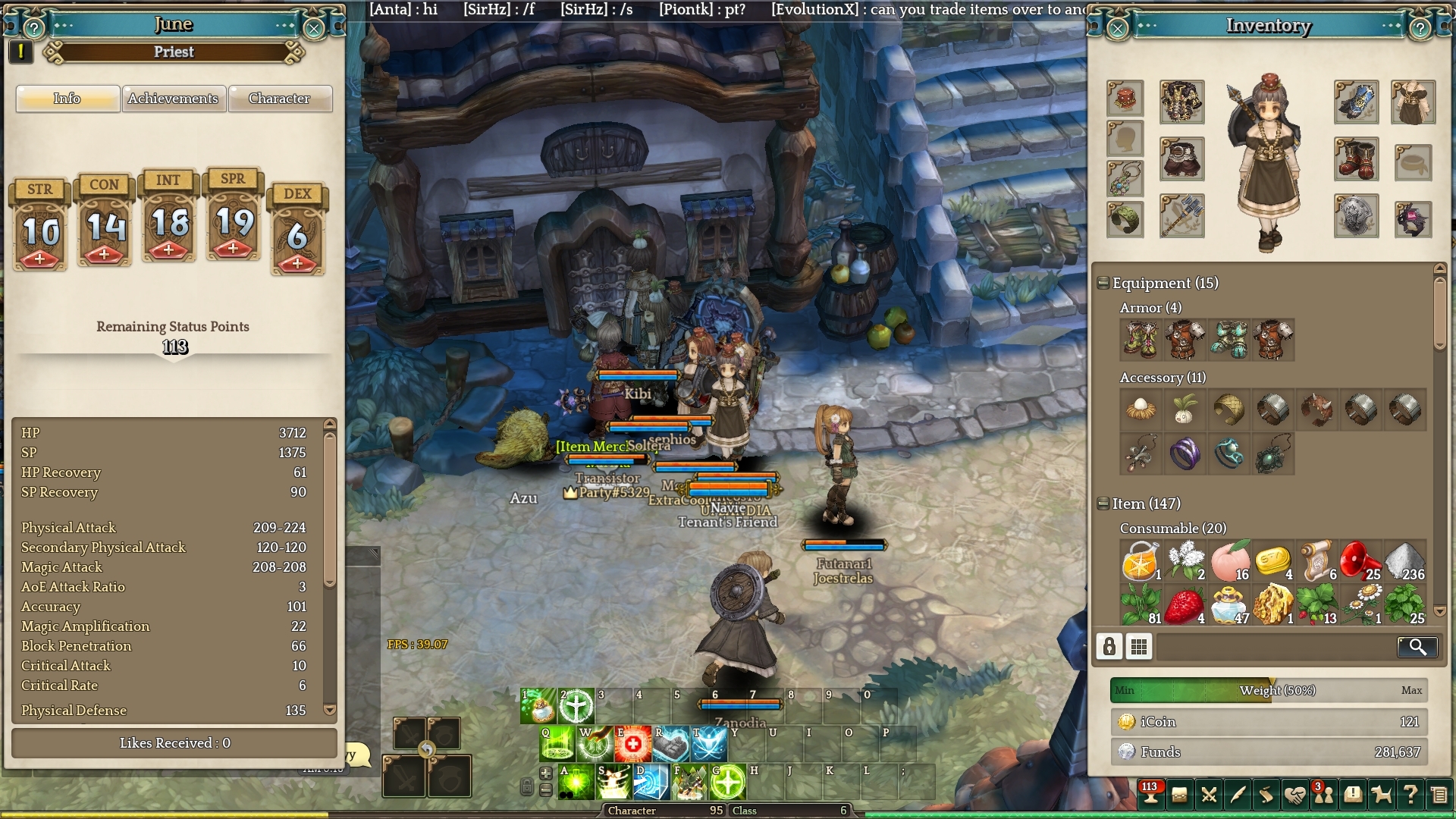This screenshot has width=1456, height=819.
Task: Activate the red cross skill on E
Action: click(632, 745)
